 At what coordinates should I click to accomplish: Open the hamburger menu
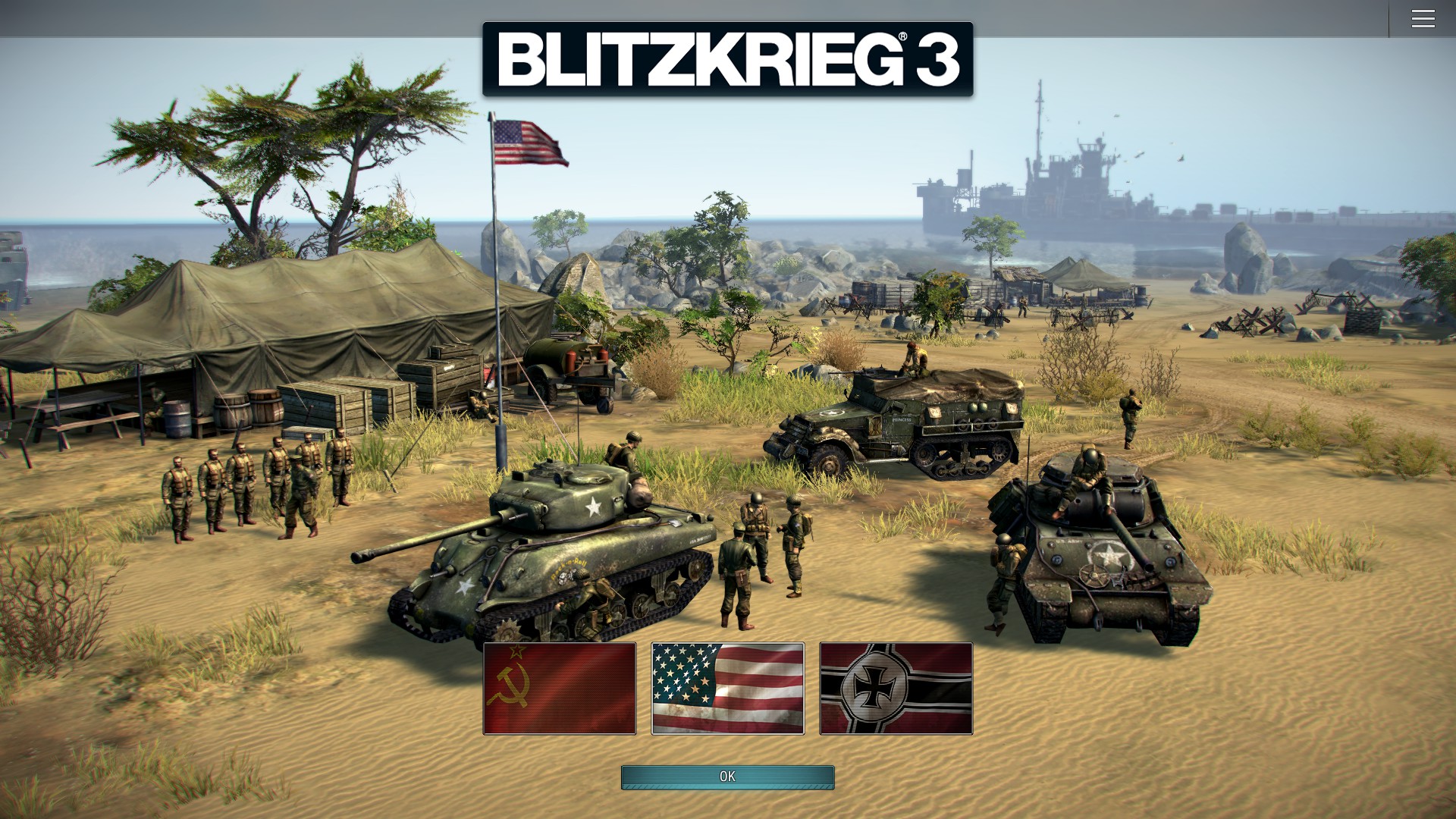[1423, 19]
